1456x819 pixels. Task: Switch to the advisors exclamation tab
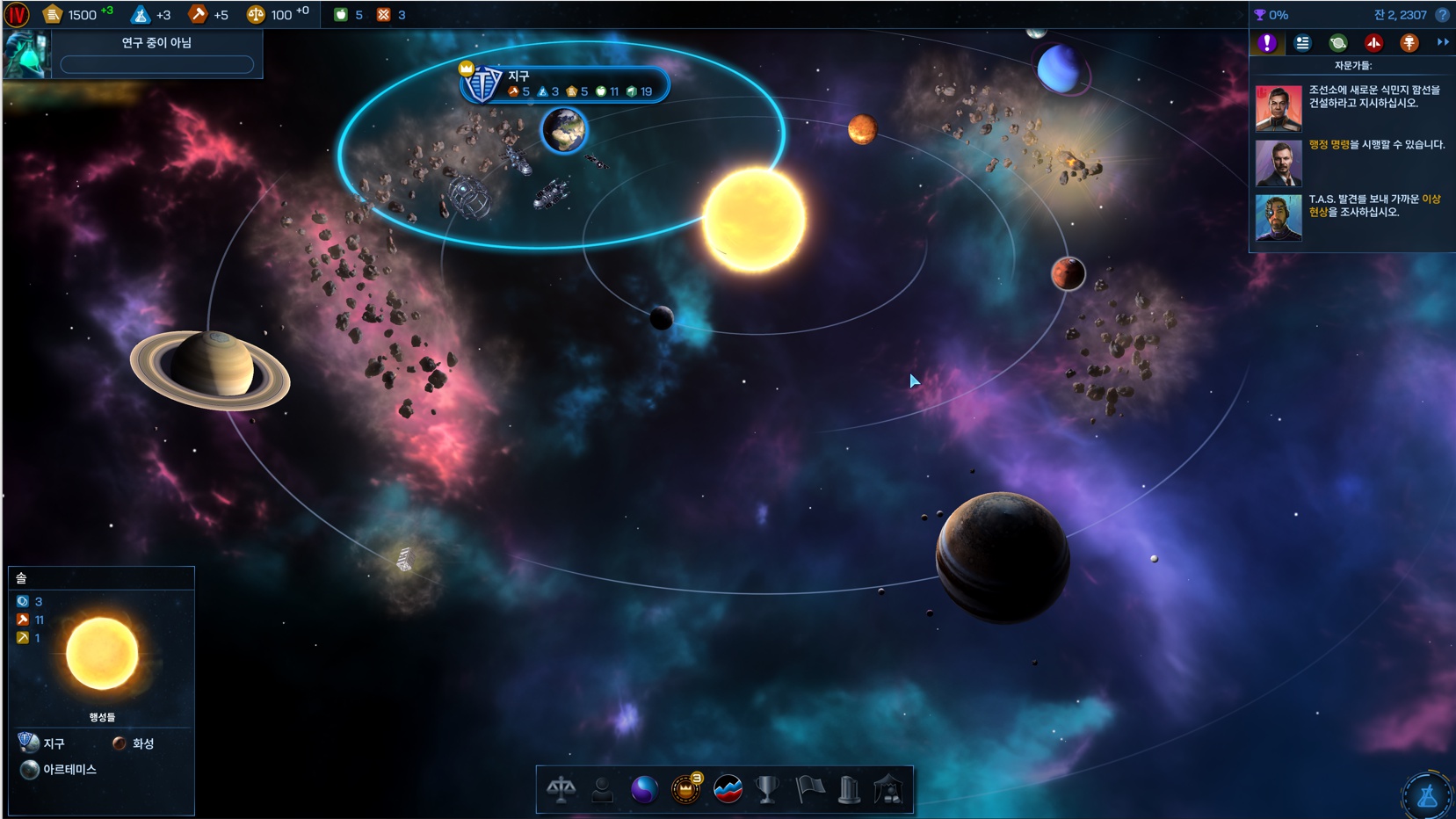tap(1266, 42)
